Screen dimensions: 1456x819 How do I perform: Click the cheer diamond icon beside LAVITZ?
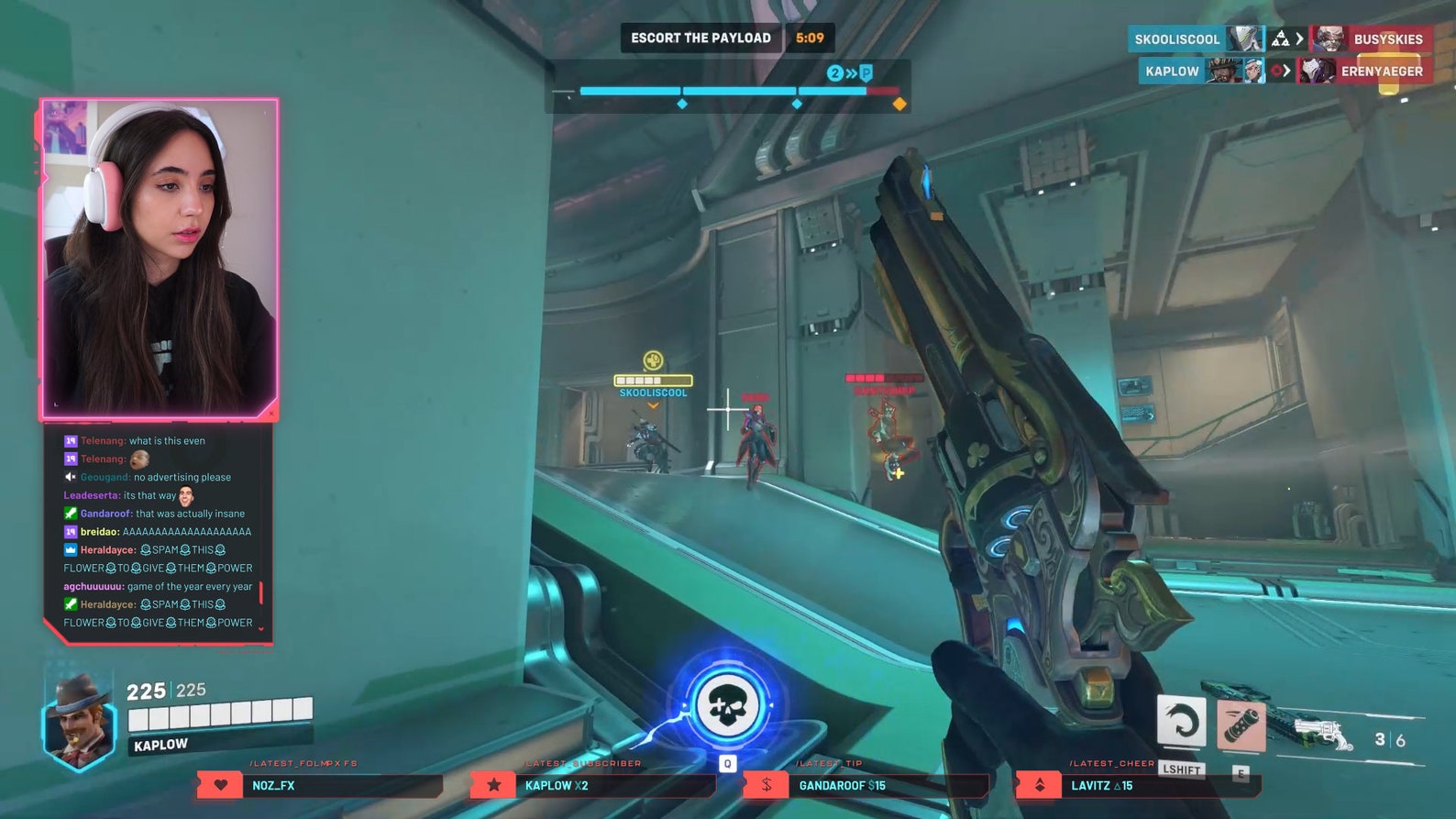point(1039,785)
